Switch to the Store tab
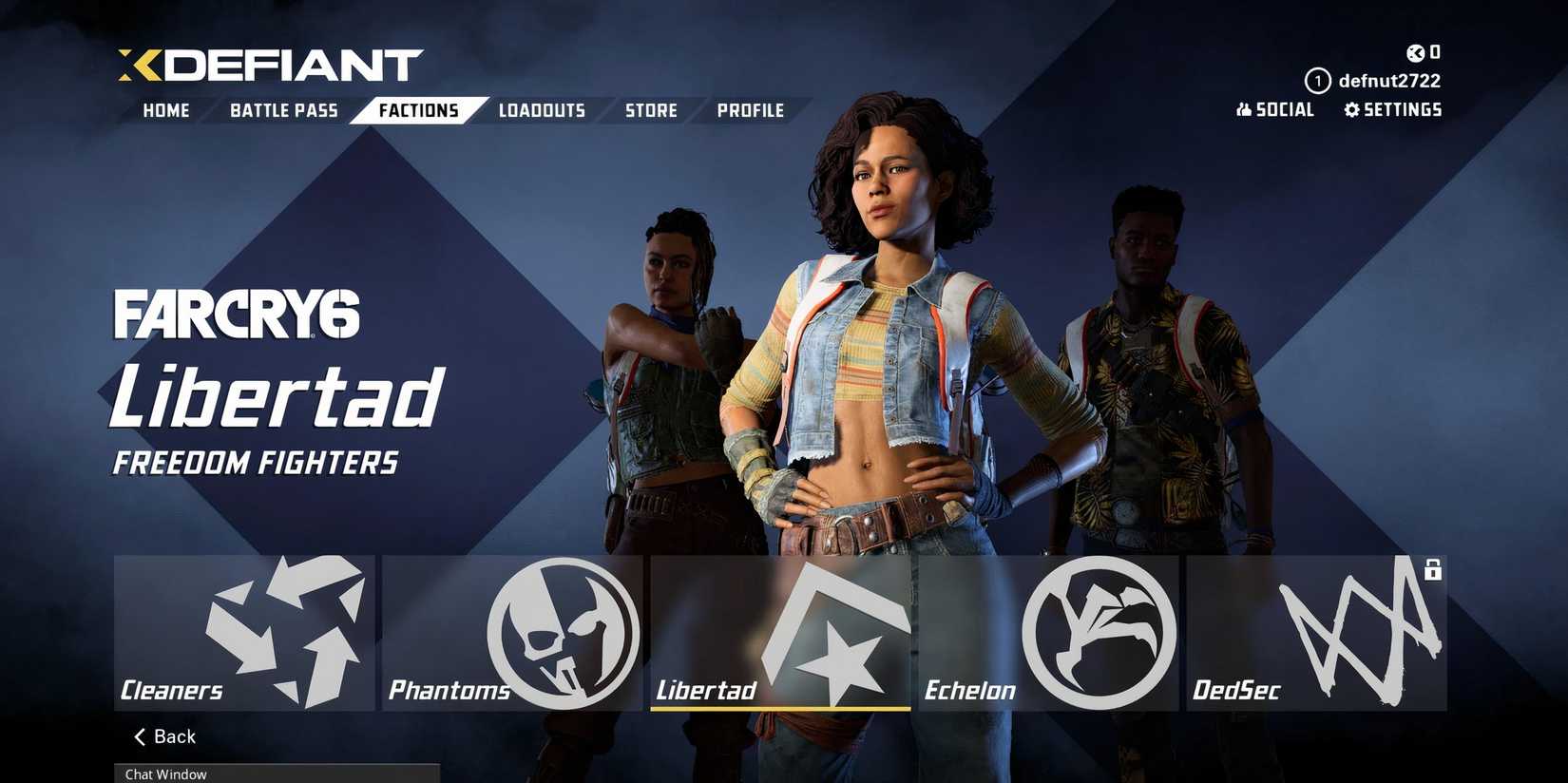This screenshot has width=1568, height=783. [x=650, y=110]
